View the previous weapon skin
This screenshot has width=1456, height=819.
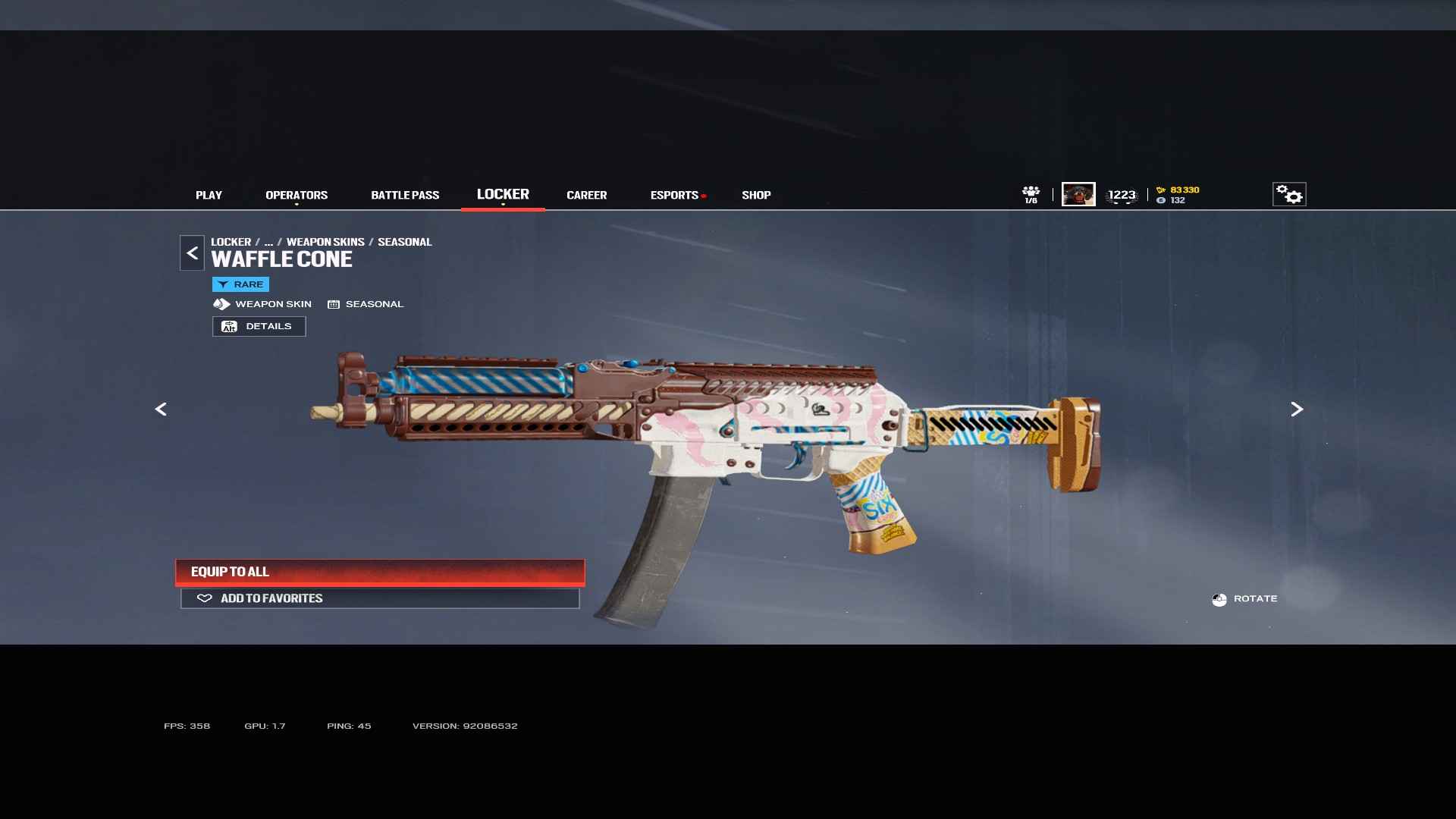pos(161,409)
